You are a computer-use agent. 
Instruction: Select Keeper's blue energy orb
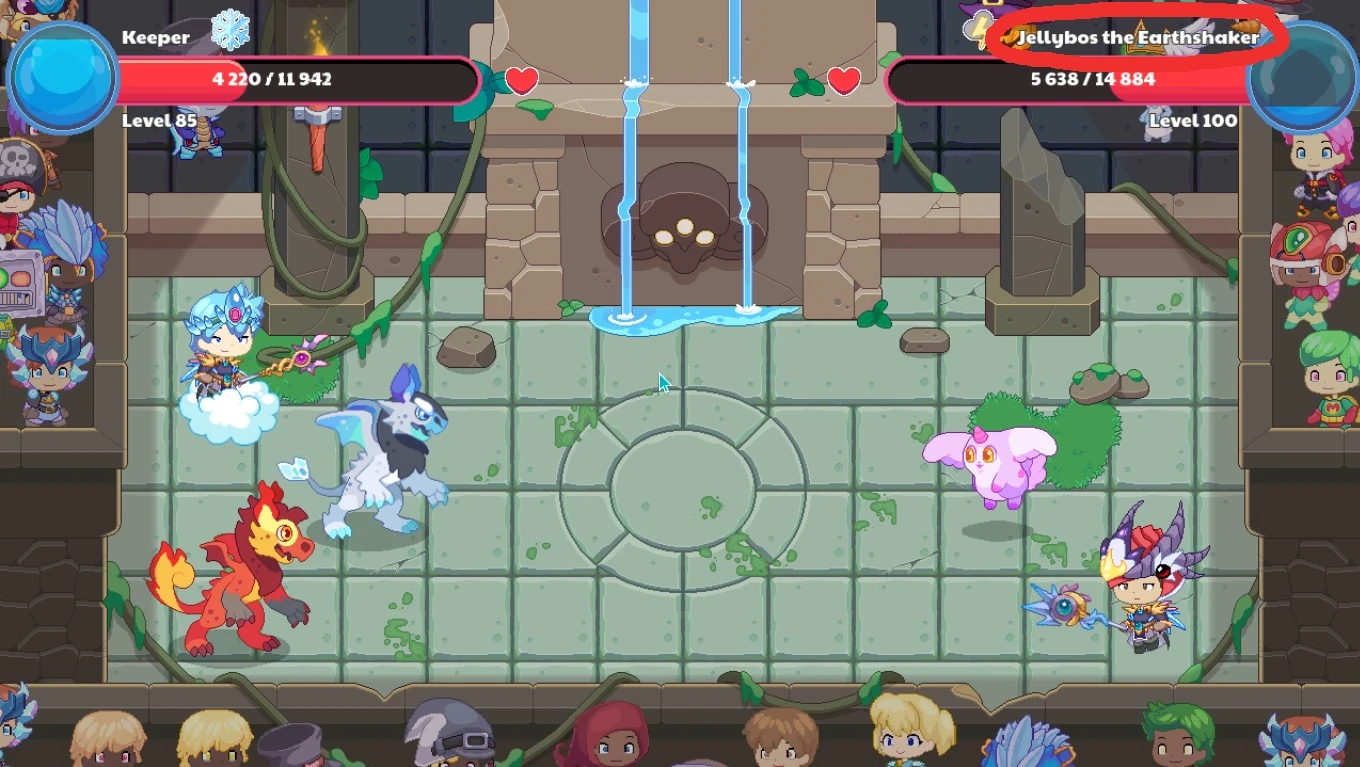pyautogui.click(x=60, y=72)
